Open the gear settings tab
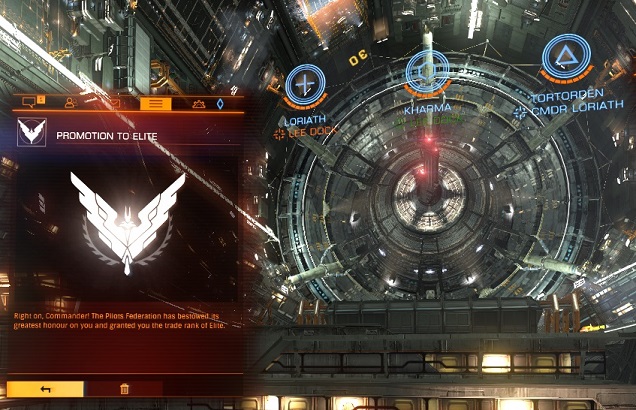This screenshot has width=636, height=410. [x=198, y=102]
